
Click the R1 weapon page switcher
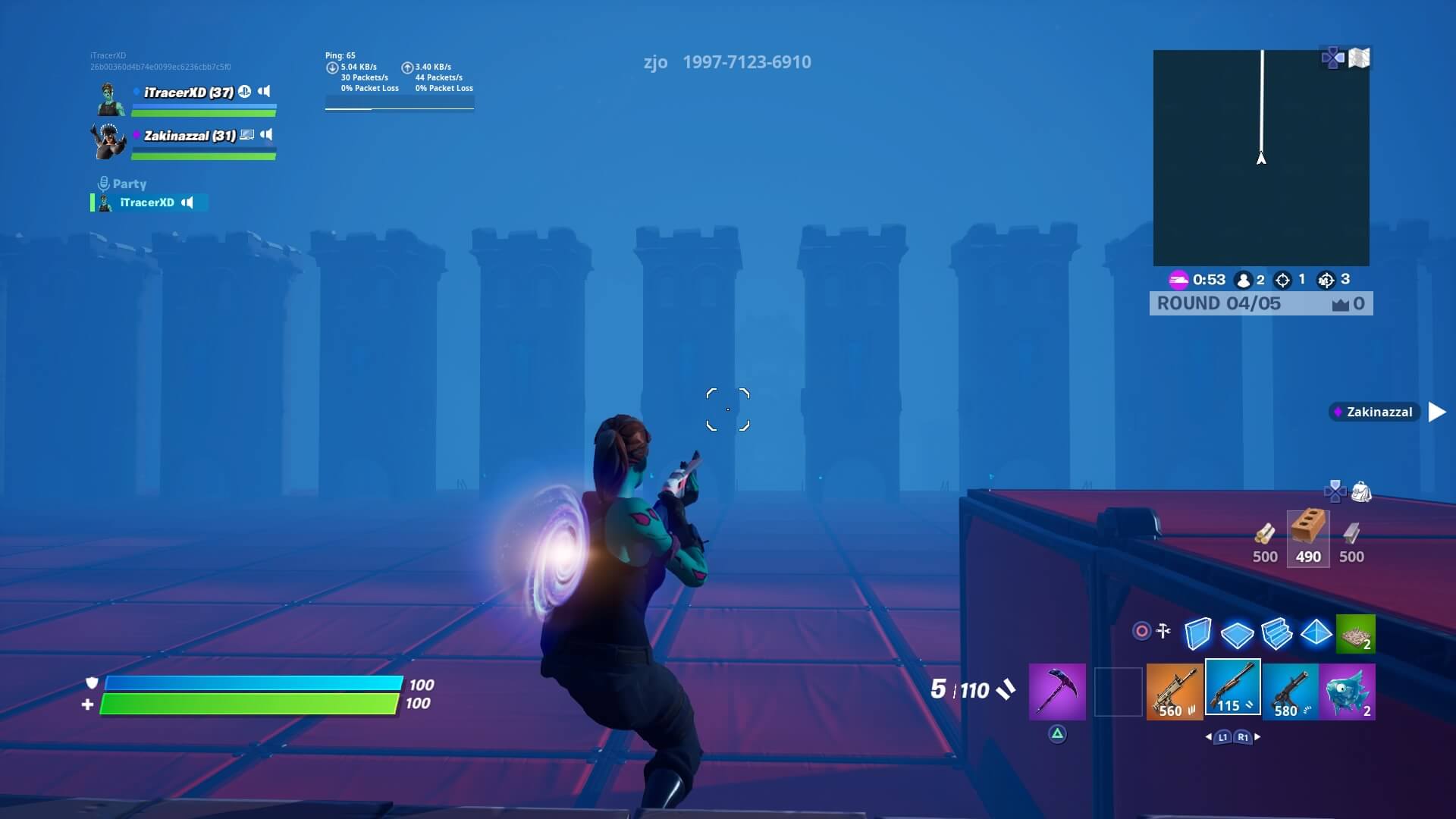pyautogui.click(x=1241, y=736)
